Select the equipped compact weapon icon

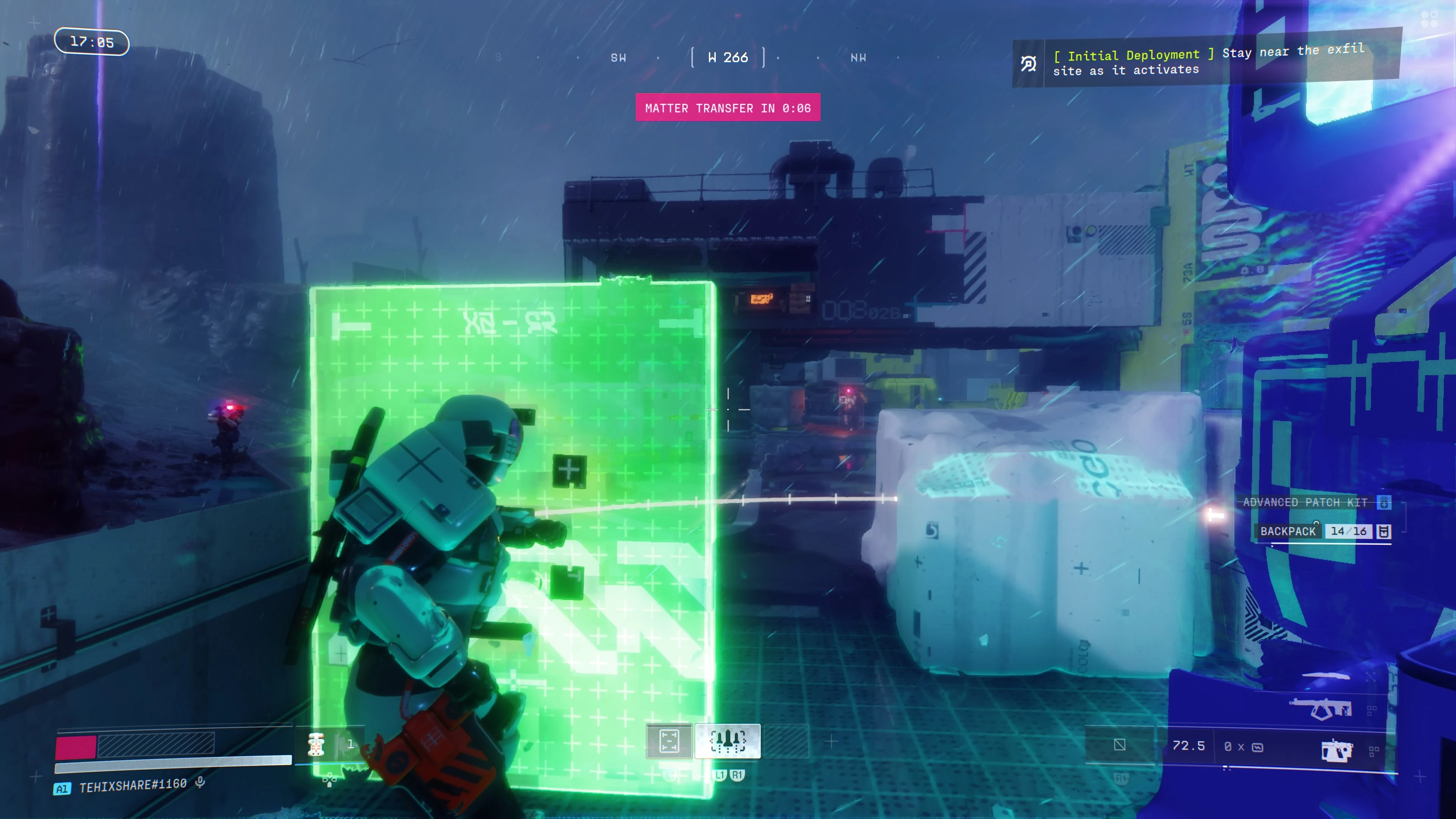[x=1337, y=750]
